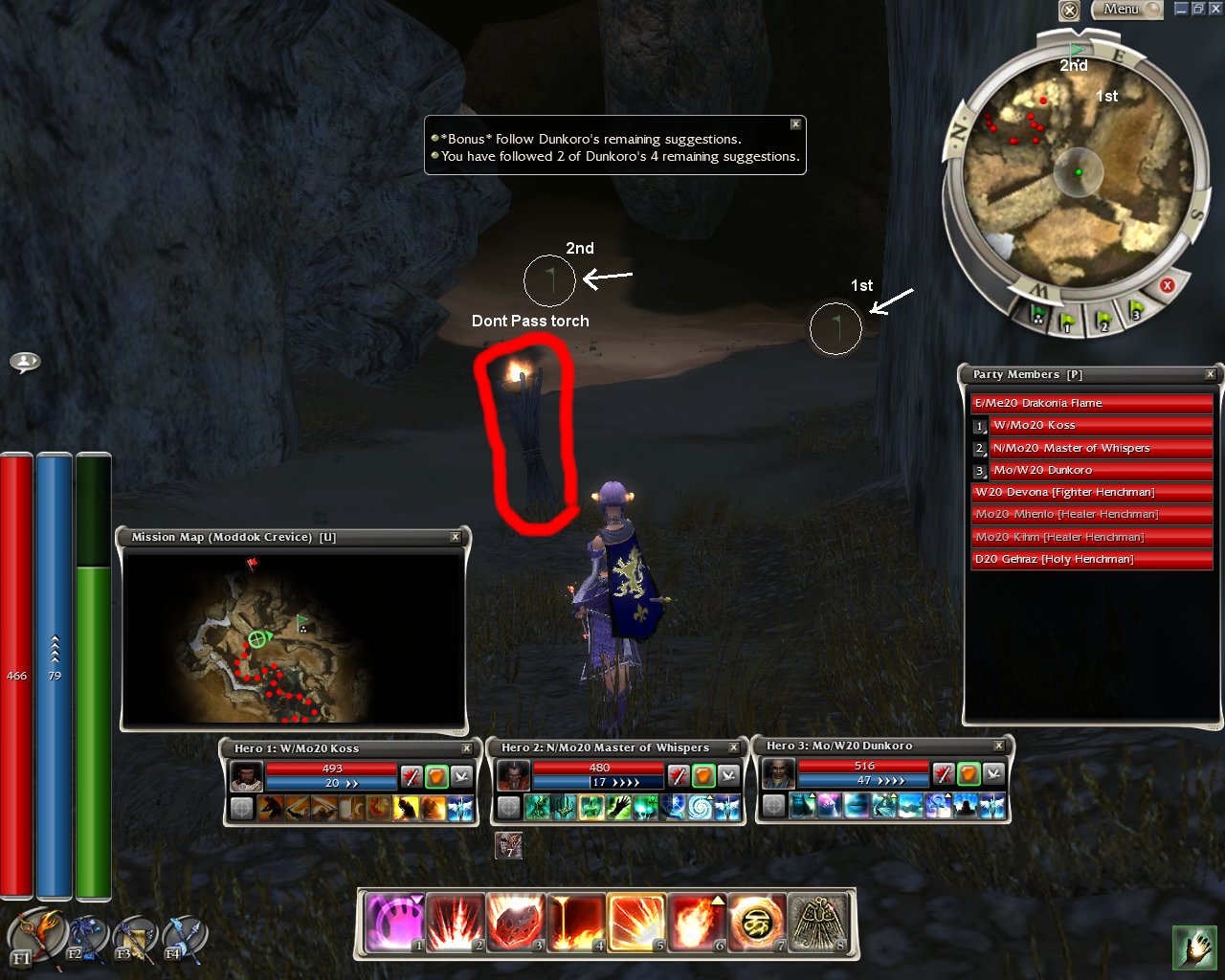
Task: Clear flags with red X by compass
Action: point(1167,286)
